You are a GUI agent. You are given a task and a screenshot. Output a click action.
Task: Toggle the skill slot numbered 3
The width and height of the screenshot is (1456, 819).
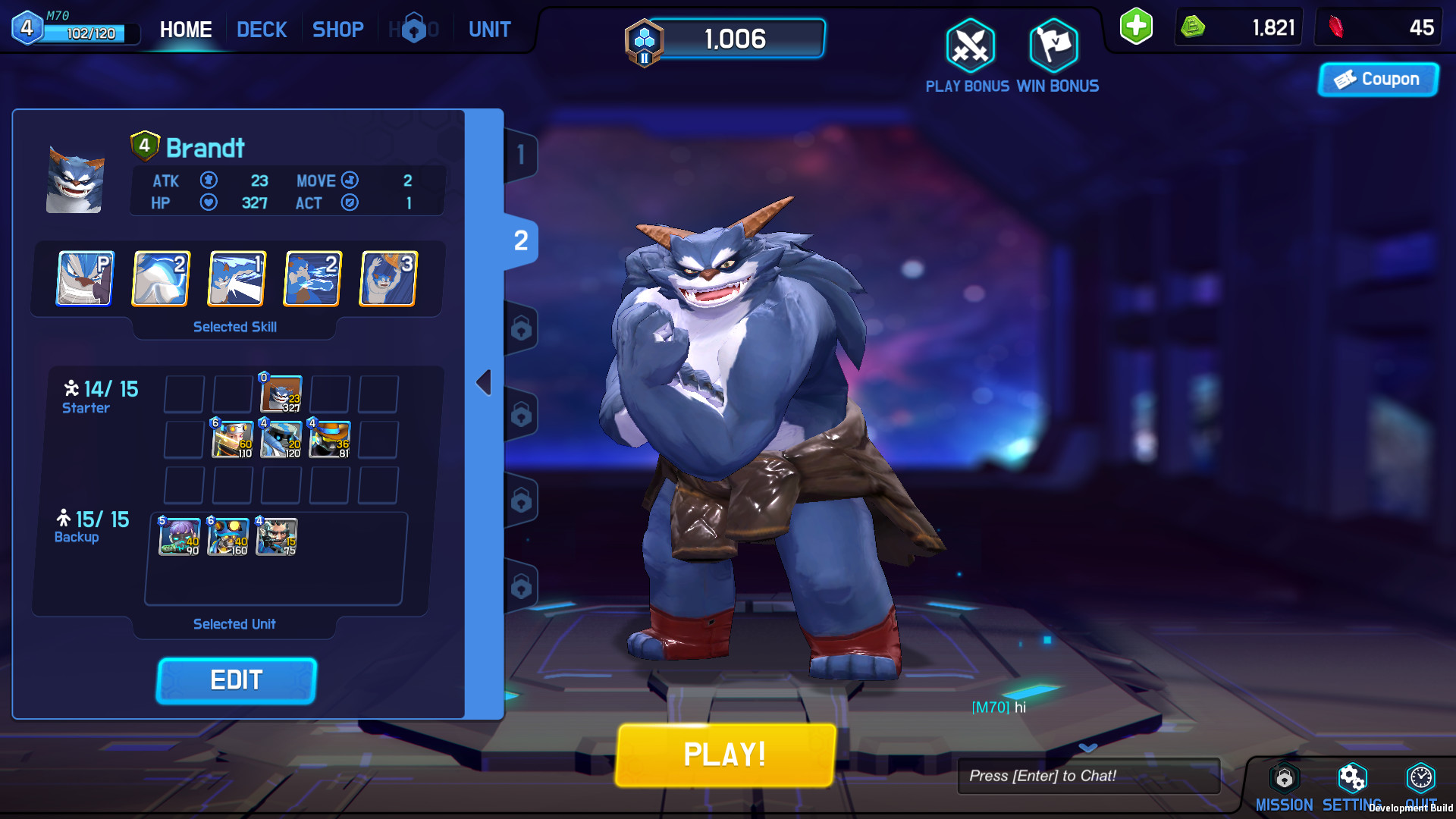[388, 278]
